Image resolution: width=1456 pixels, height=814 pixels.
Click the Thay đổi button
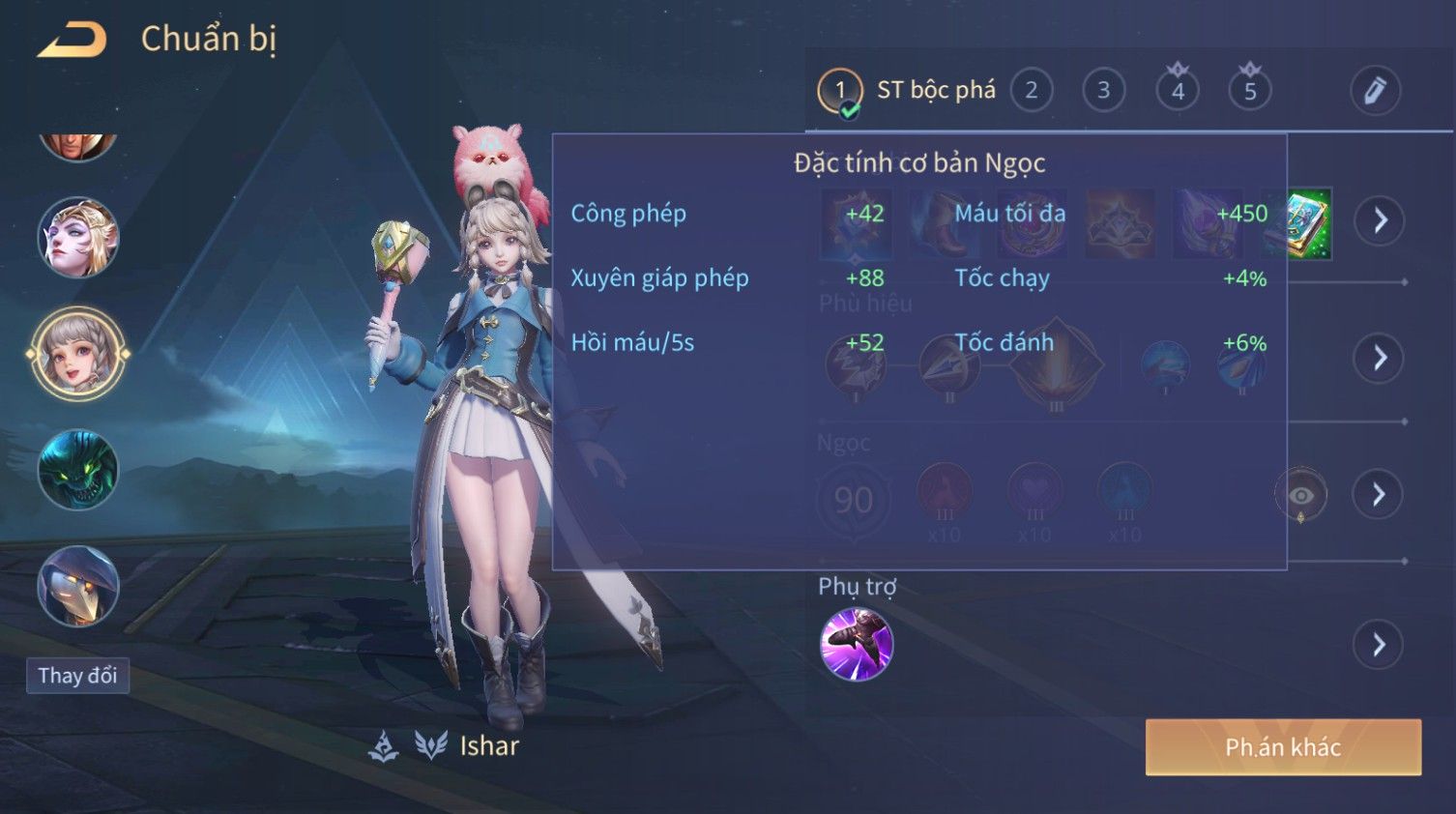pos(77,675)
